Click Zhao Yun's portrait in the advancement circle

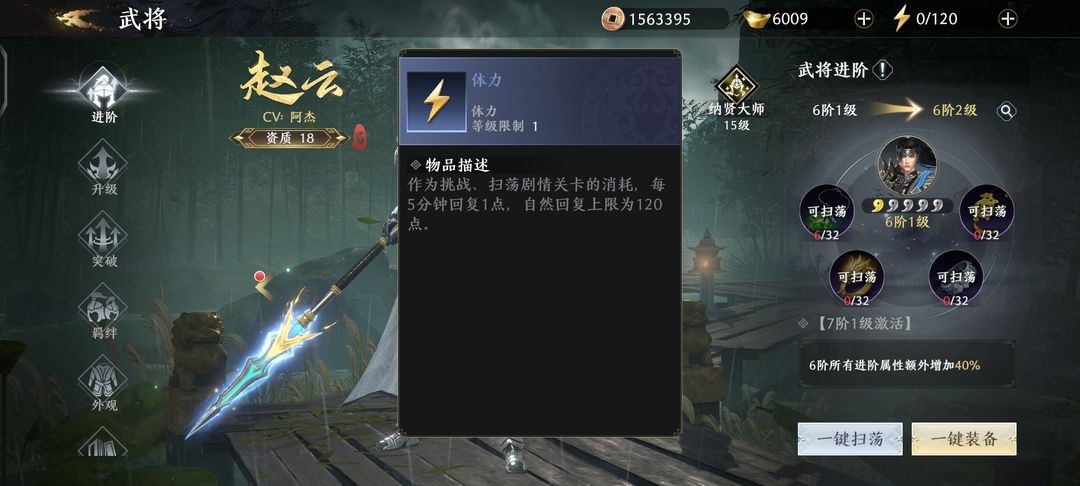pos(907,165)
